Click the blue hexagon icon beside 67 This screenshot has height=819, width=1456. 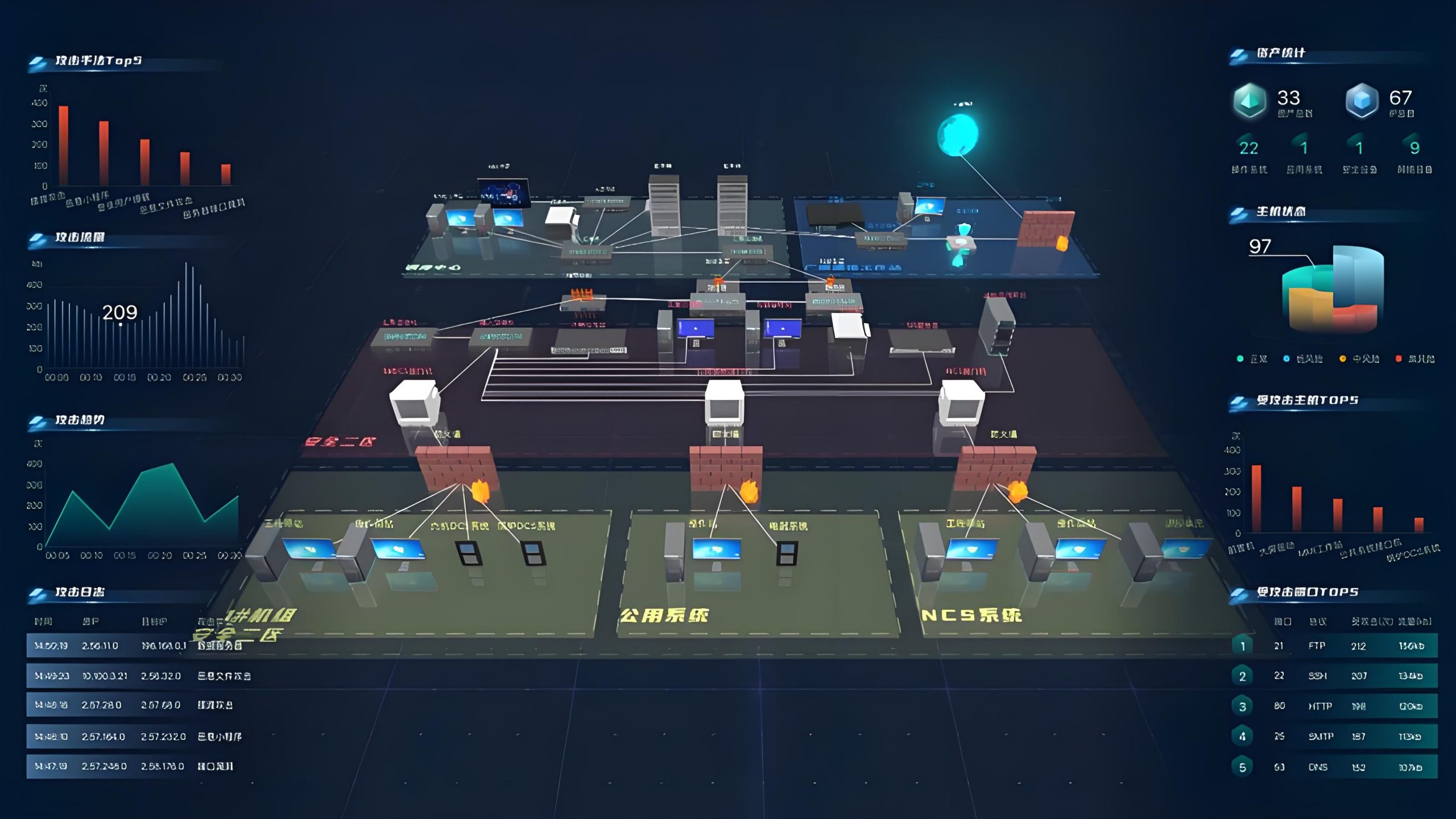[x=1362, y=101]
